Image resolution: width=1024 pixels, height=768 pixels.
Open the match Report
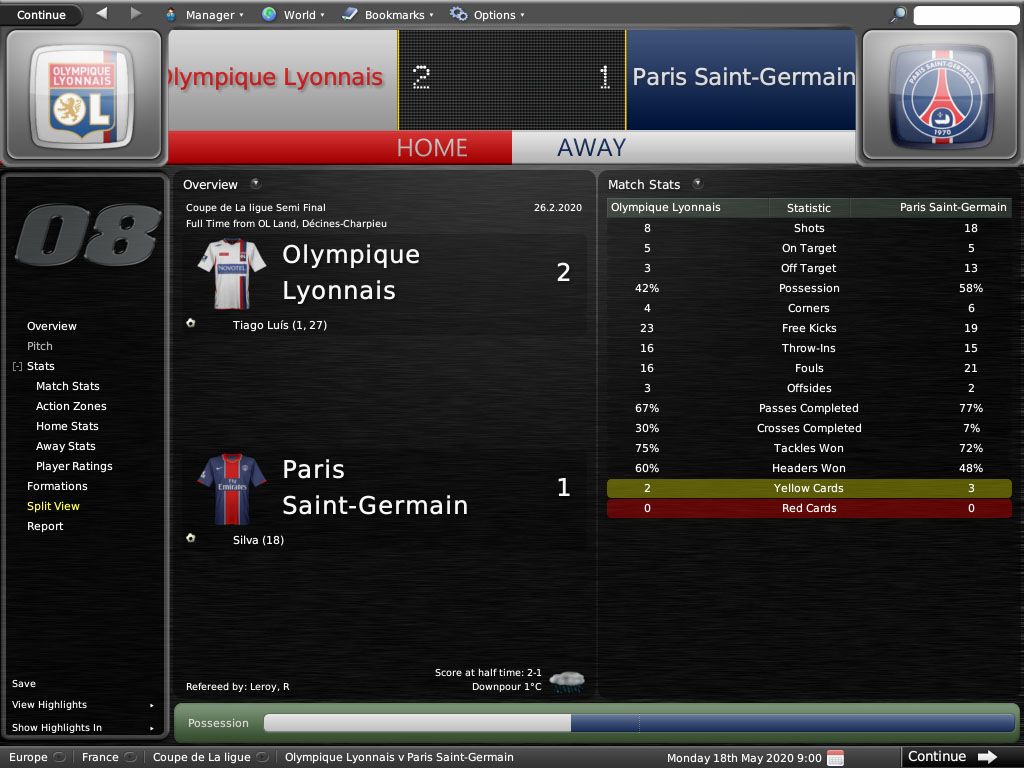pyautogui.click(x=45, y=526)
